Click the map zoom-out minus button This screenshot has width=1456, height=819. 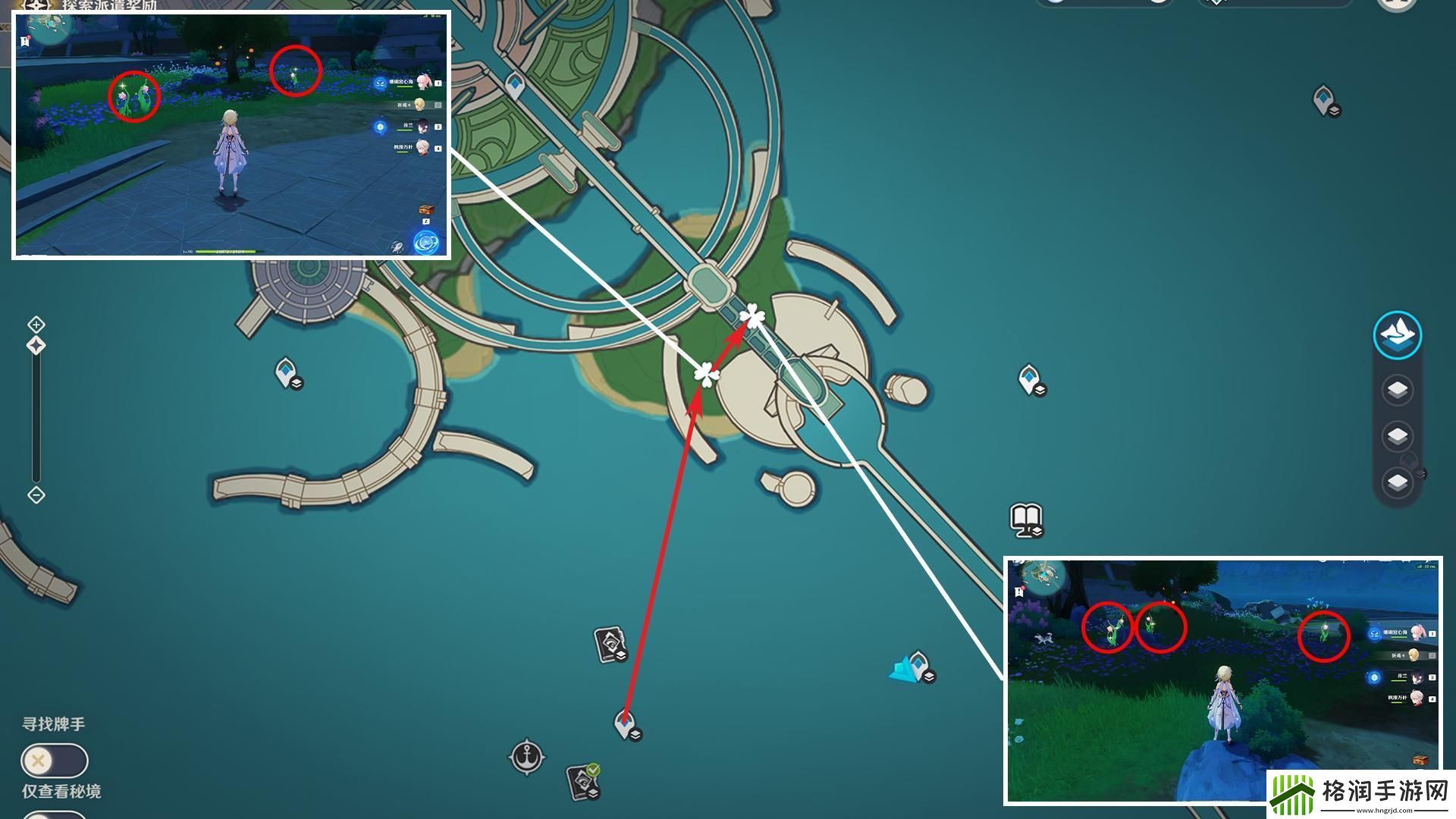tap(36, 495)
